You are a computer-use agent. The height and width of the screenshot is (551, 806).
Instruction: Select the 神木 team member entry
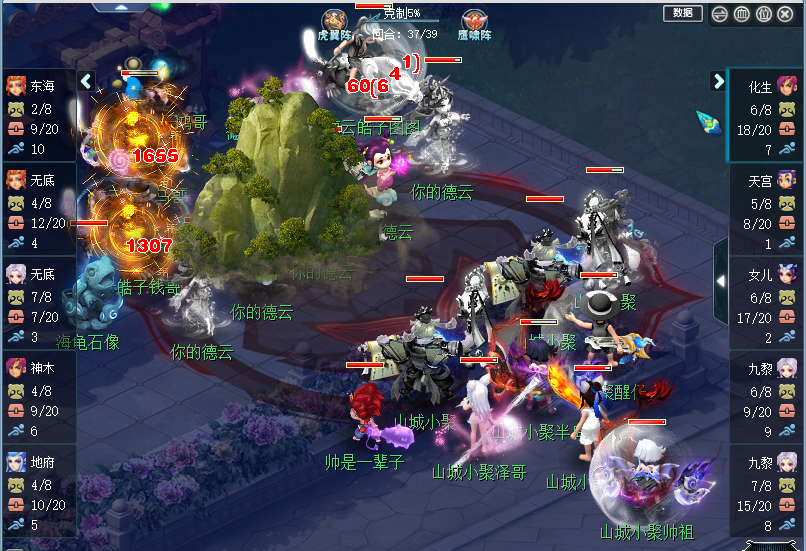coord(38,399)
